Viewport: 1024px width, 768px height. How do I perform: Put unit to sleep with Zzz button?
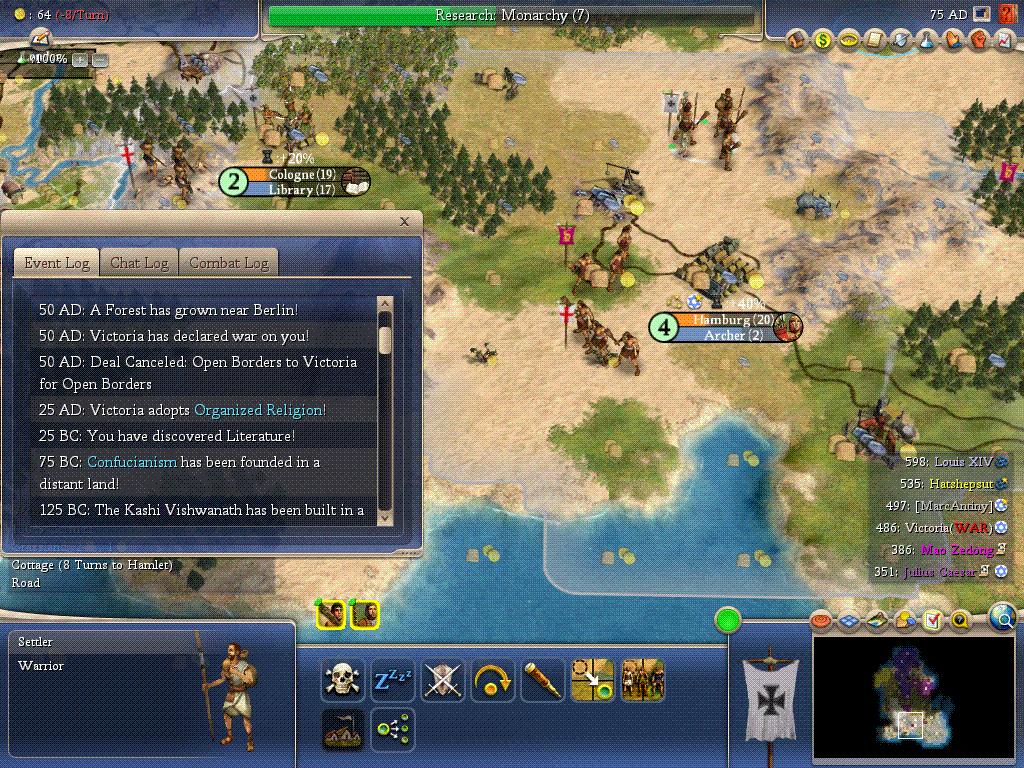pos(393,681)
